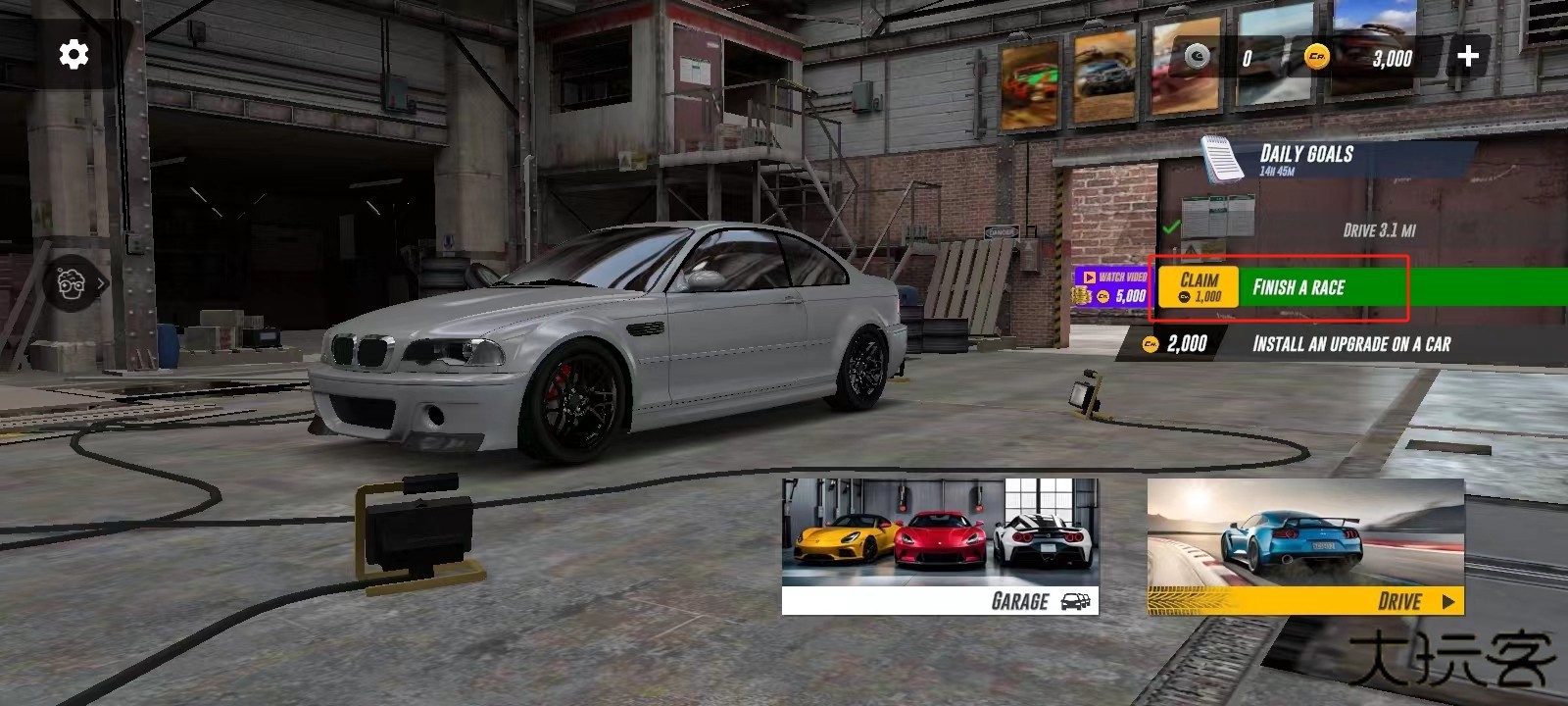Screen dimensions: 1568x706
Task: Add more currency with plus button
Action: pos(1467,57)
